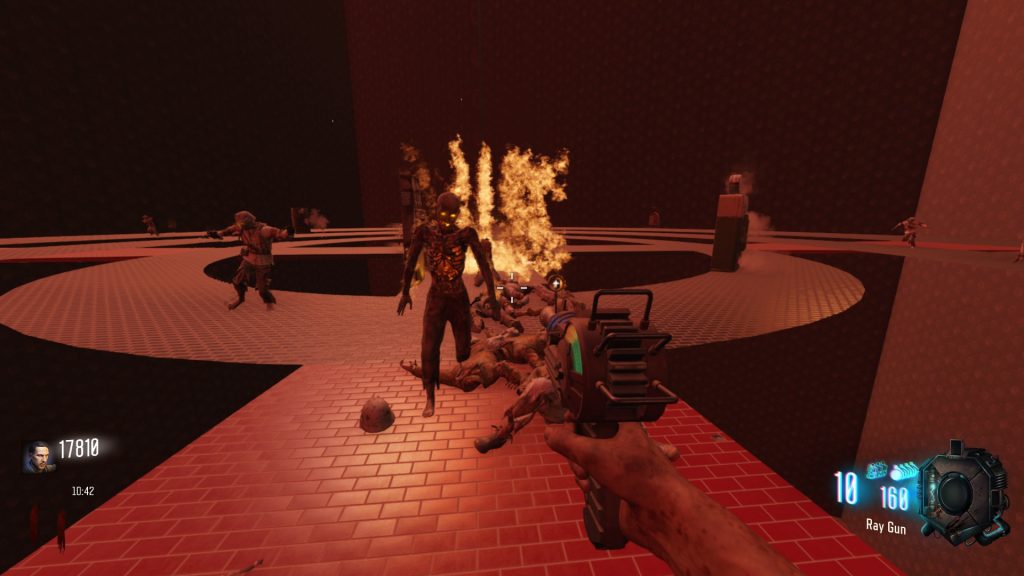Click the tactical equipment icon
1024x576 pixels.
877,470
